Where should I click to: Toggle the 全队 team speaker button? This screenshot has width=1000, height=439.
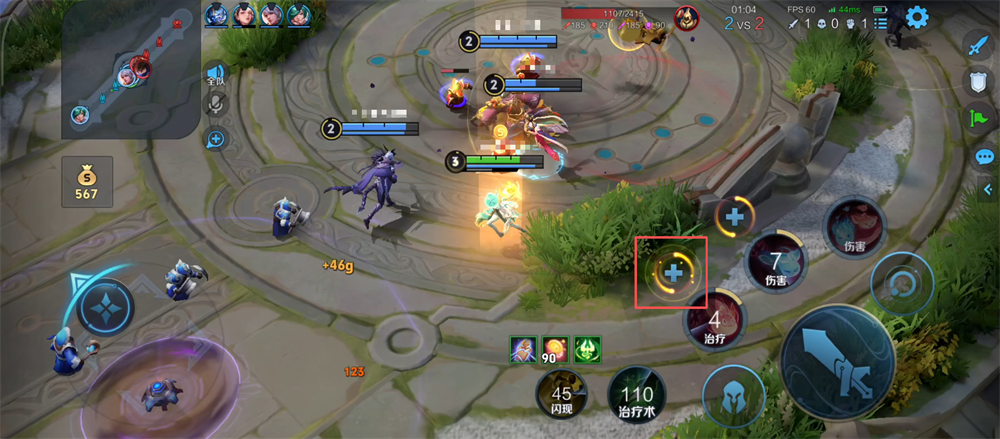pyautogui.click(x=215, y=74)
